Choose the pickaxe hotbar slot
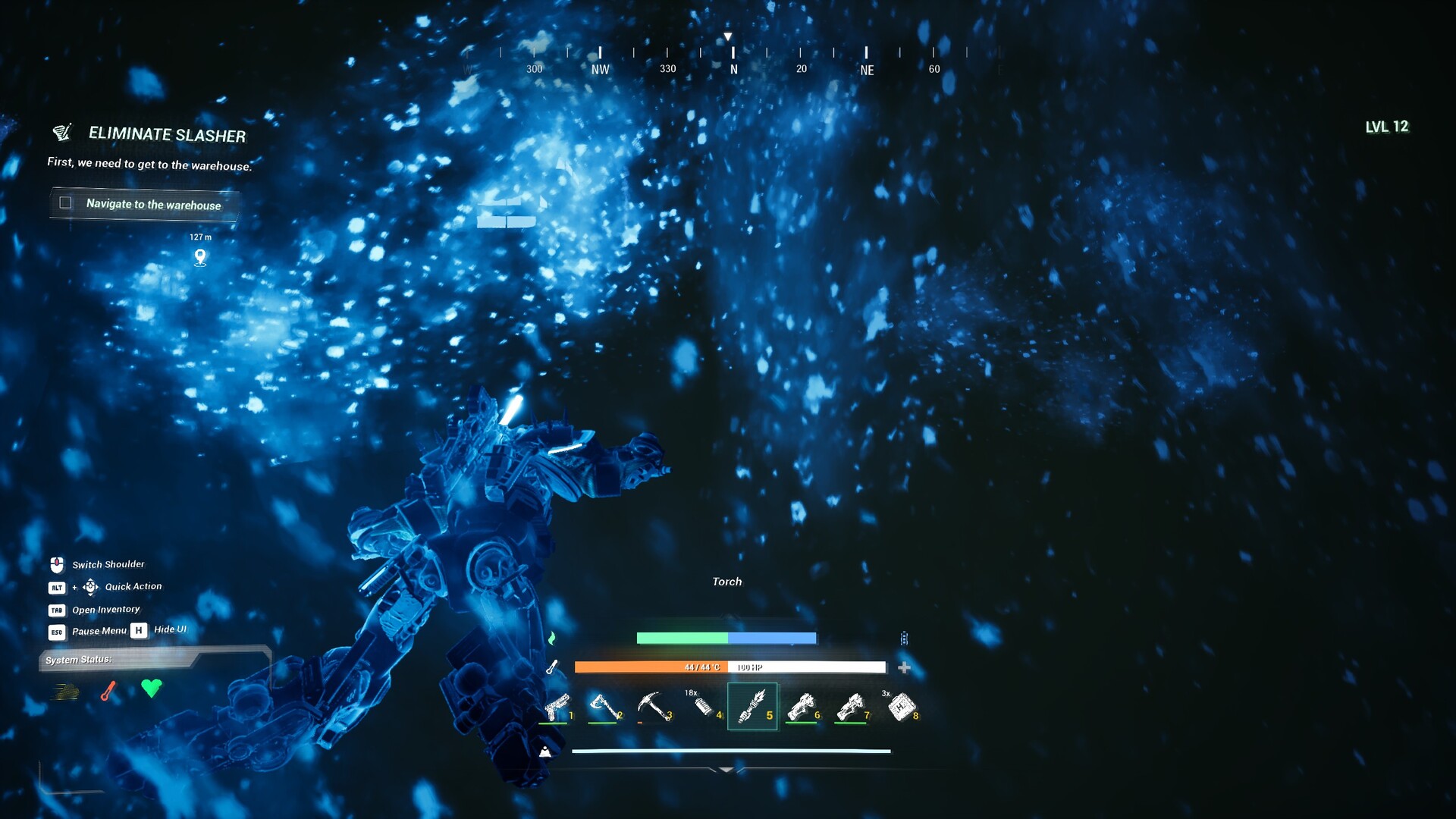This screenshot has height=819, width=1456. [652, 707]
